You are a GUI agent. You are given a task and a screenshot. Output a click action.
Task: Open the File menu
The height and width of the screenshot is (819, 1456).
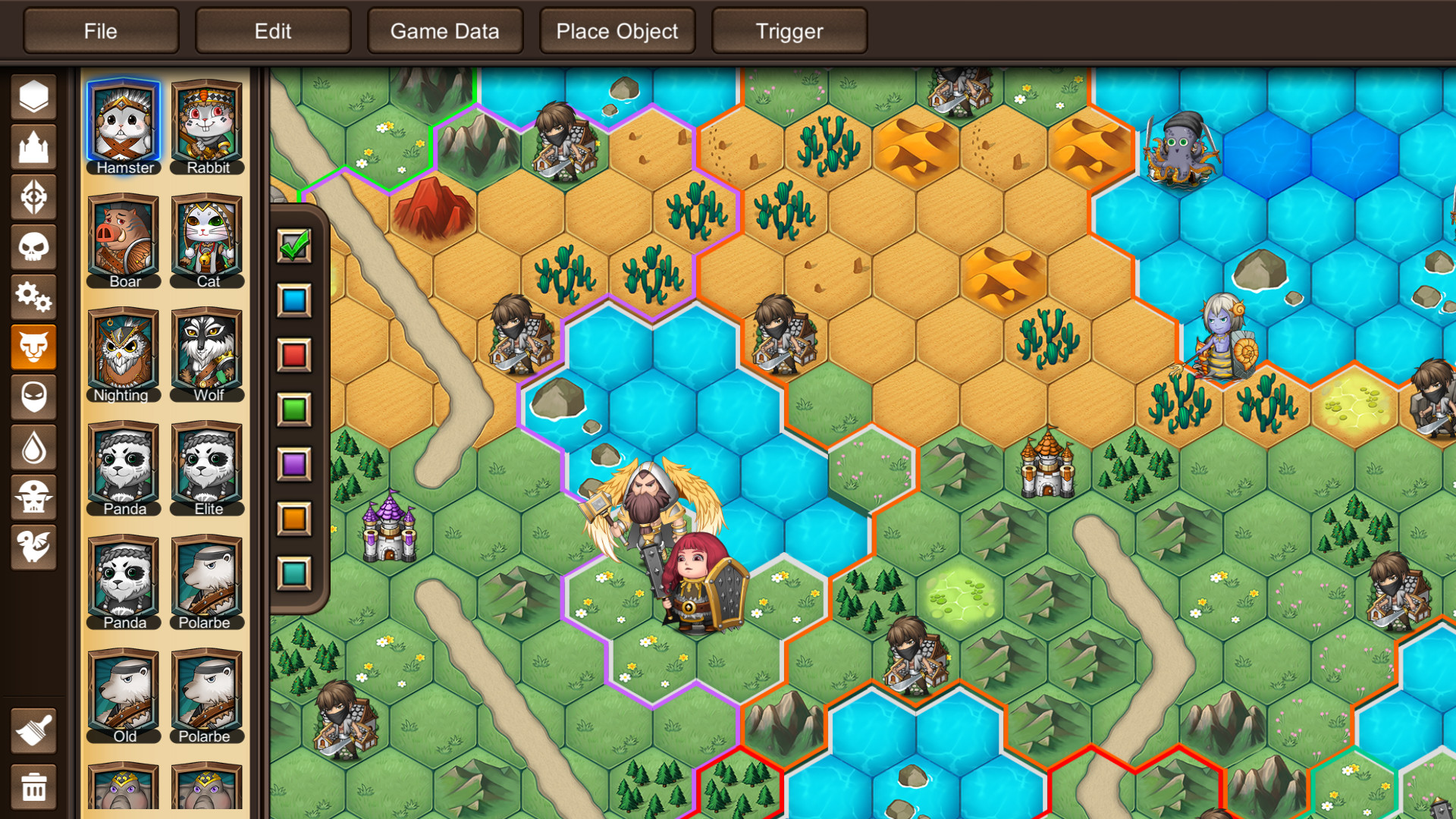click(100, 31)
